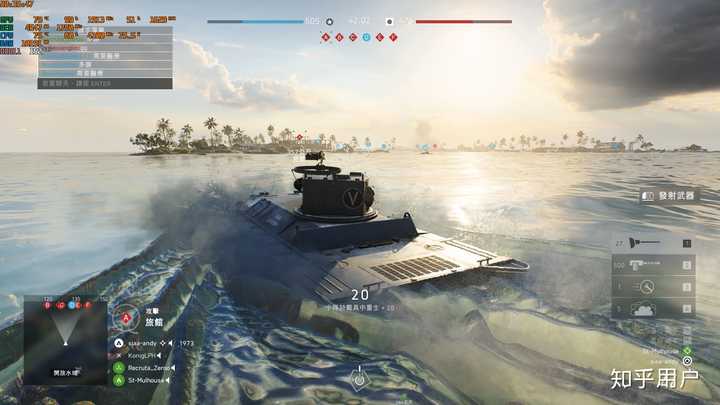The width and height of the screenshot is (720, 405).
Task: Select St-Mulhouse in the squad list
Action: point(148,379)
